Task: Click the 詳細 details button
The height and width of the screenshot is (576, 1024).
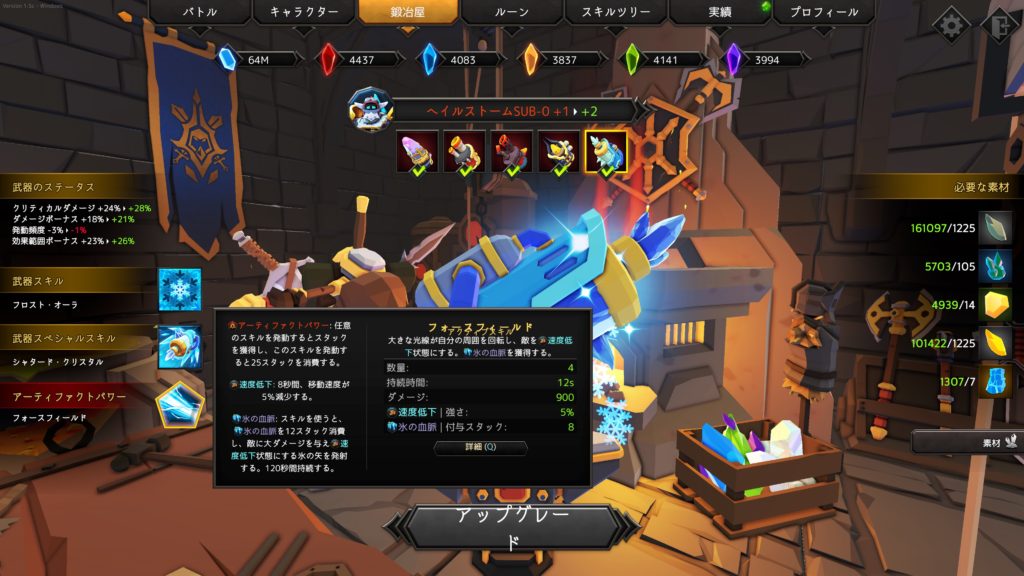Action: click(x=481, y=449)
